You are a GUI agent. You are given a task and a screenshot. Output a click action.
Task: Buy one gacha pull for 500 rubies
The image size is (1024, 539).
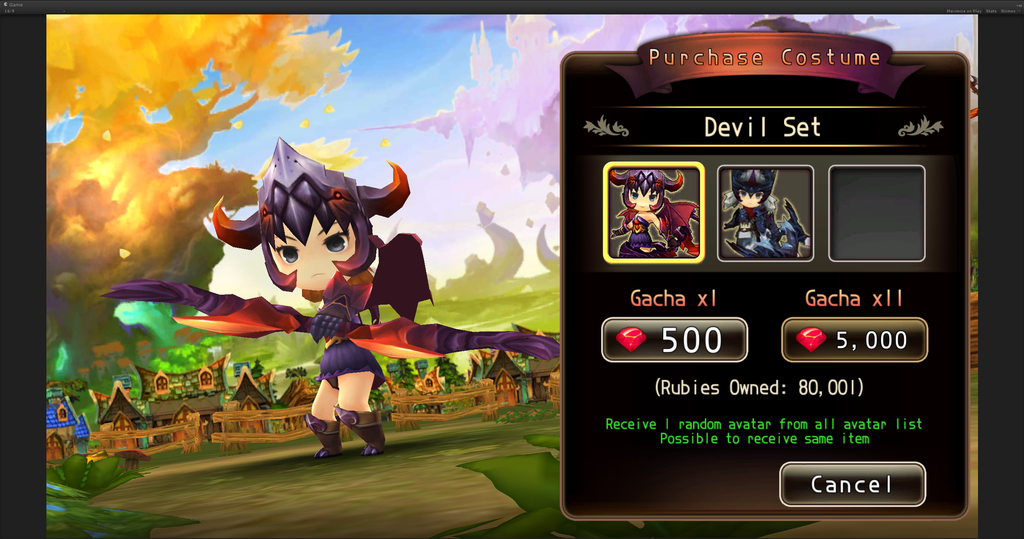[674, 340]
